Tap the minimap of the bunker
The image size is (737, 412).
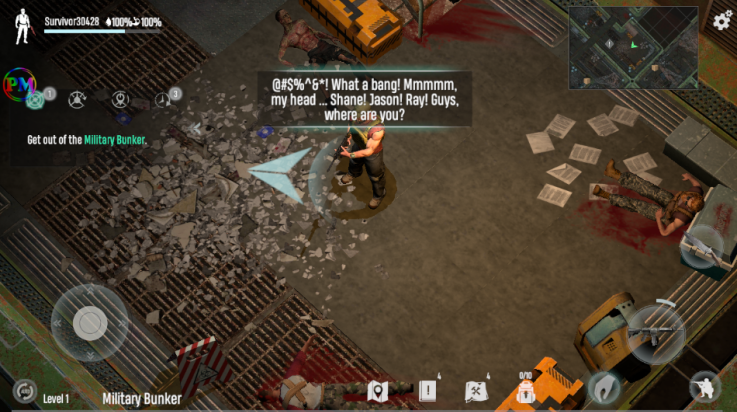tap(634, 47)
